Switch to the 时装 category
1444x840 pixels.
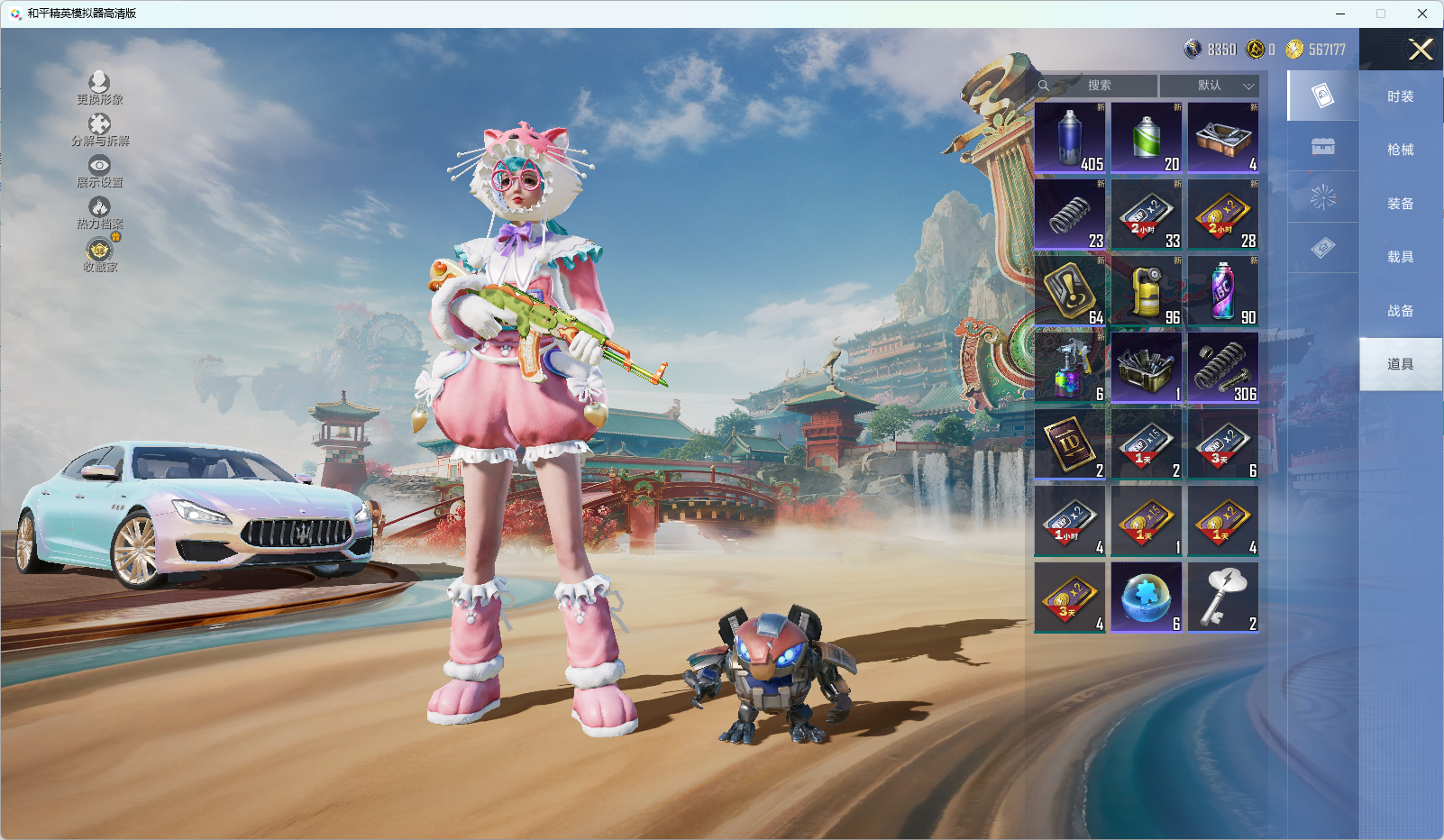tap(1400, 96)
